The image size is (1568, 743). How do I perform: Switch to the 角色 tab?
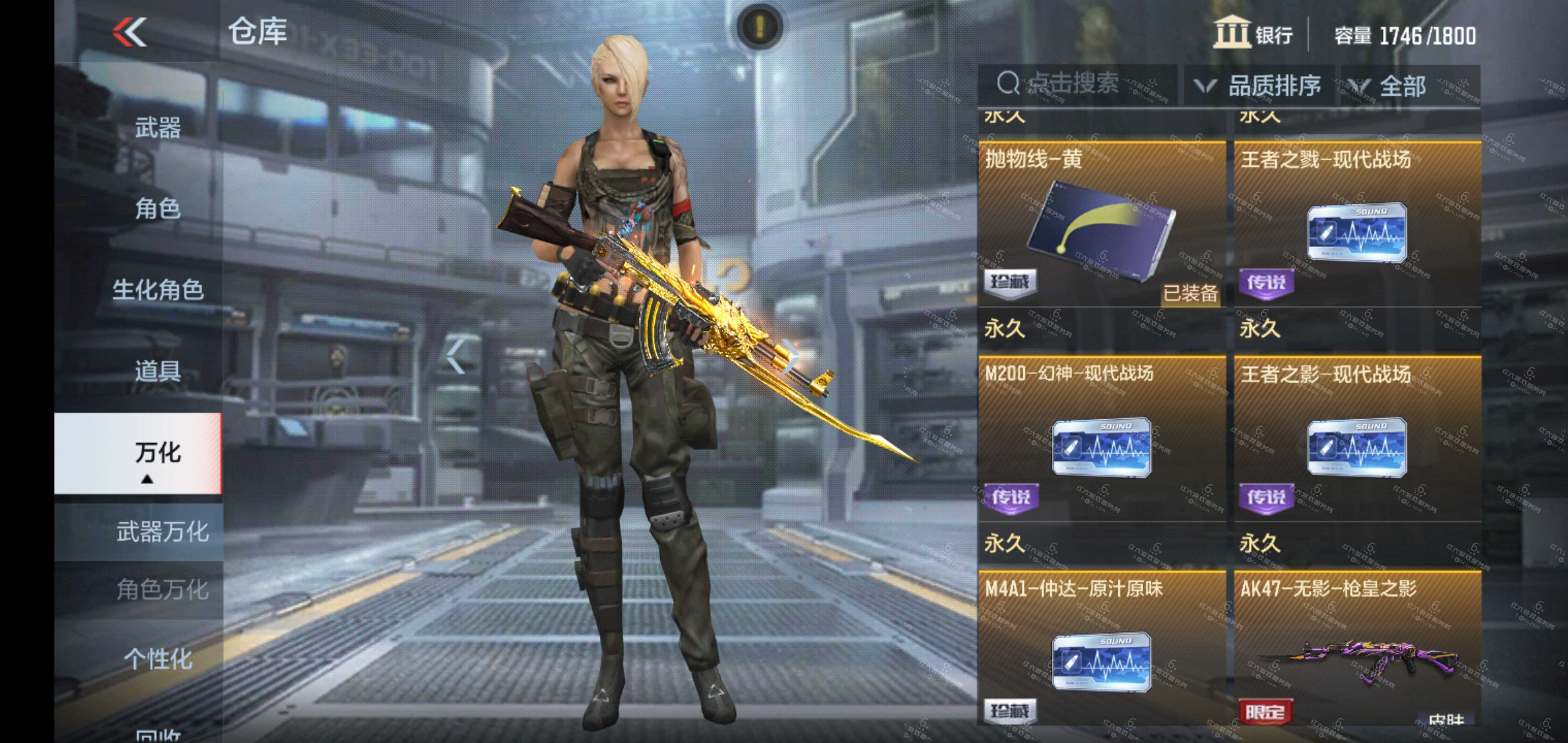pos(157,209)
